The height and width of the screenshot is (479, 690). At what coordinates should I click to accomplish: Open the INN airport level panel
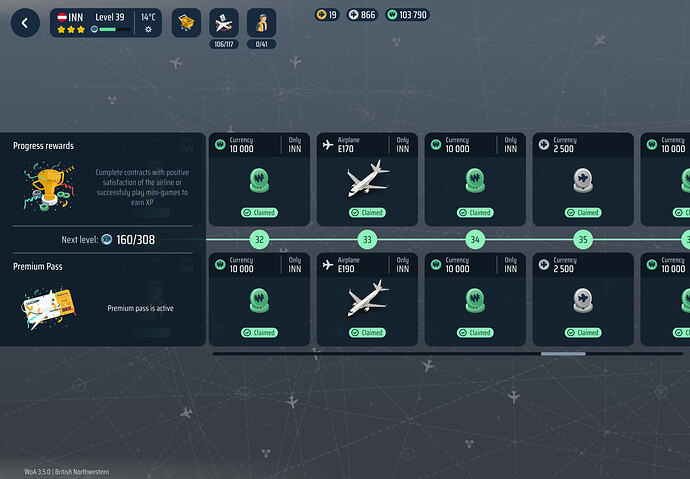106,23
